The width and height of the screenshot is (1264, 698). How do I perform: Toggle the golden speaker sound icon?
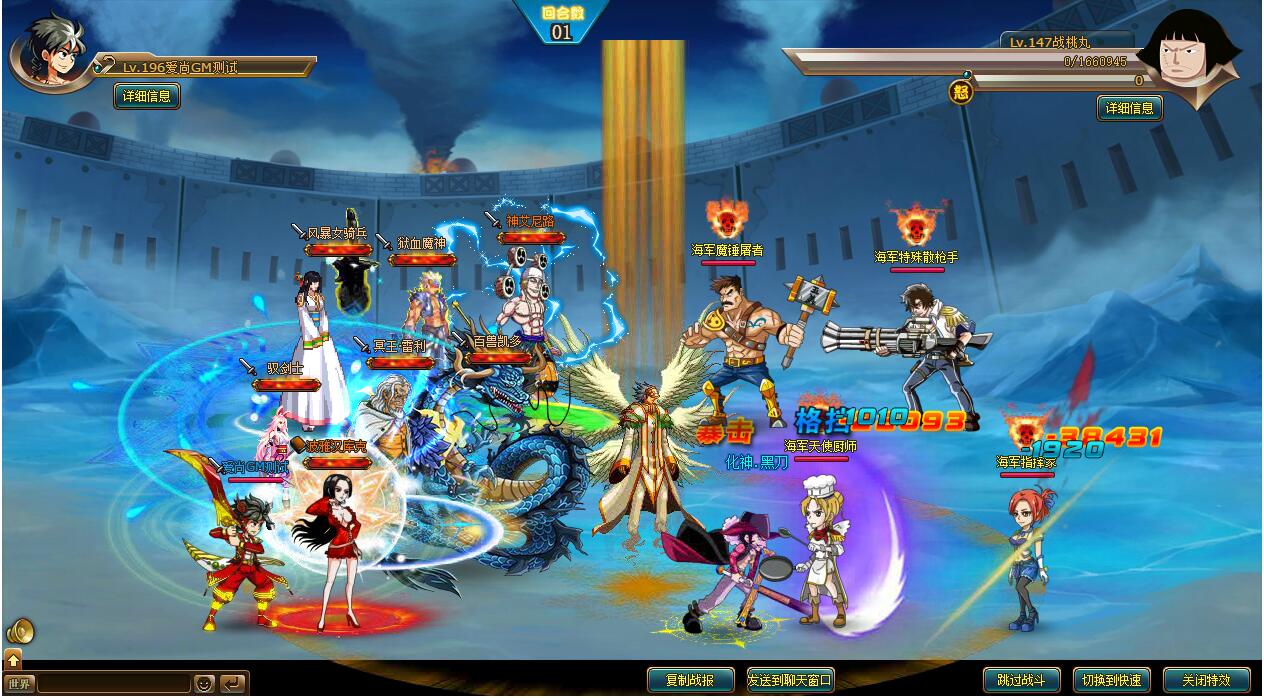coord(20,632)
